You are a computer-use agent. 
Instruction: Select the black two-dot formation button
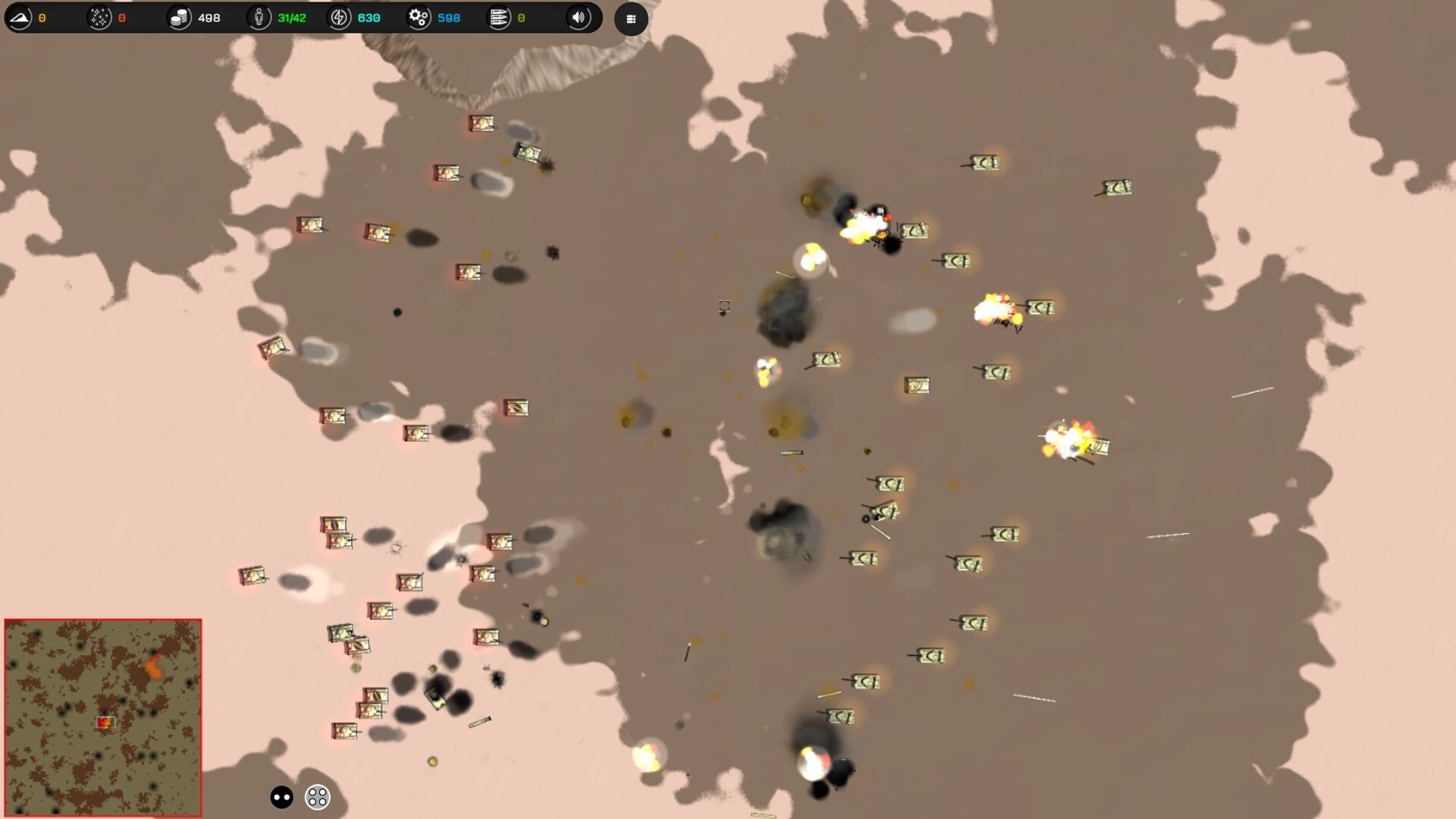pyautogui.click(x=281, y=796)
